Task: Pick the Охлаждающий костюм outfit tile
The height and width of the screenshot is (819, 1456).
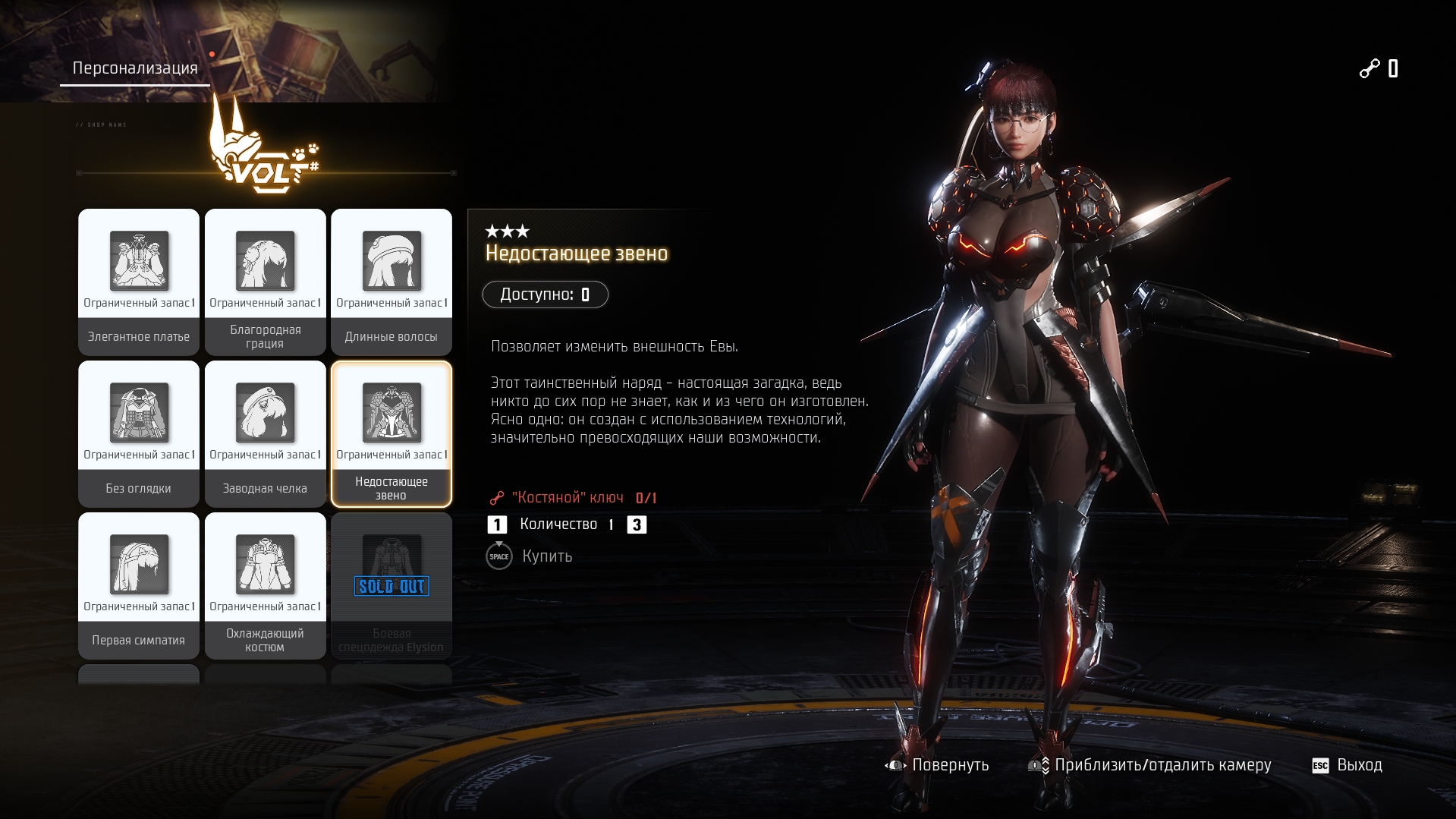Action: point(265,585)
